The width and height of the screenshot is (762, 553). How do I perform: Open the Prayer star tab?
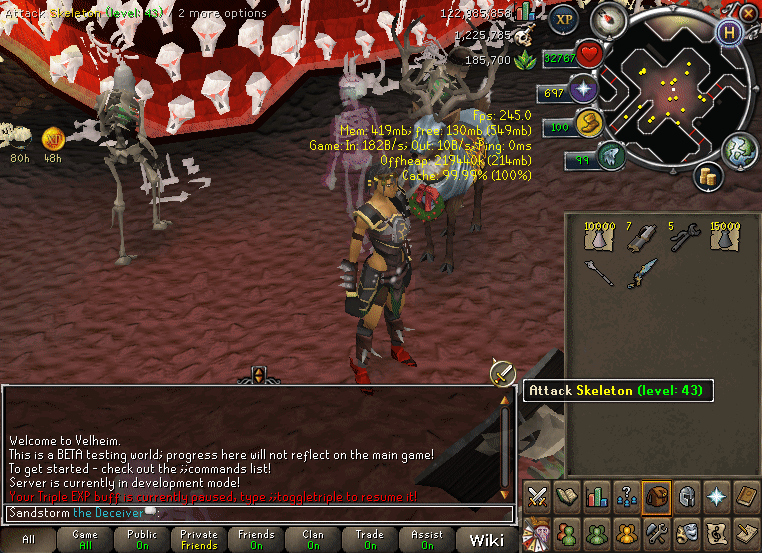coord(717,497)
